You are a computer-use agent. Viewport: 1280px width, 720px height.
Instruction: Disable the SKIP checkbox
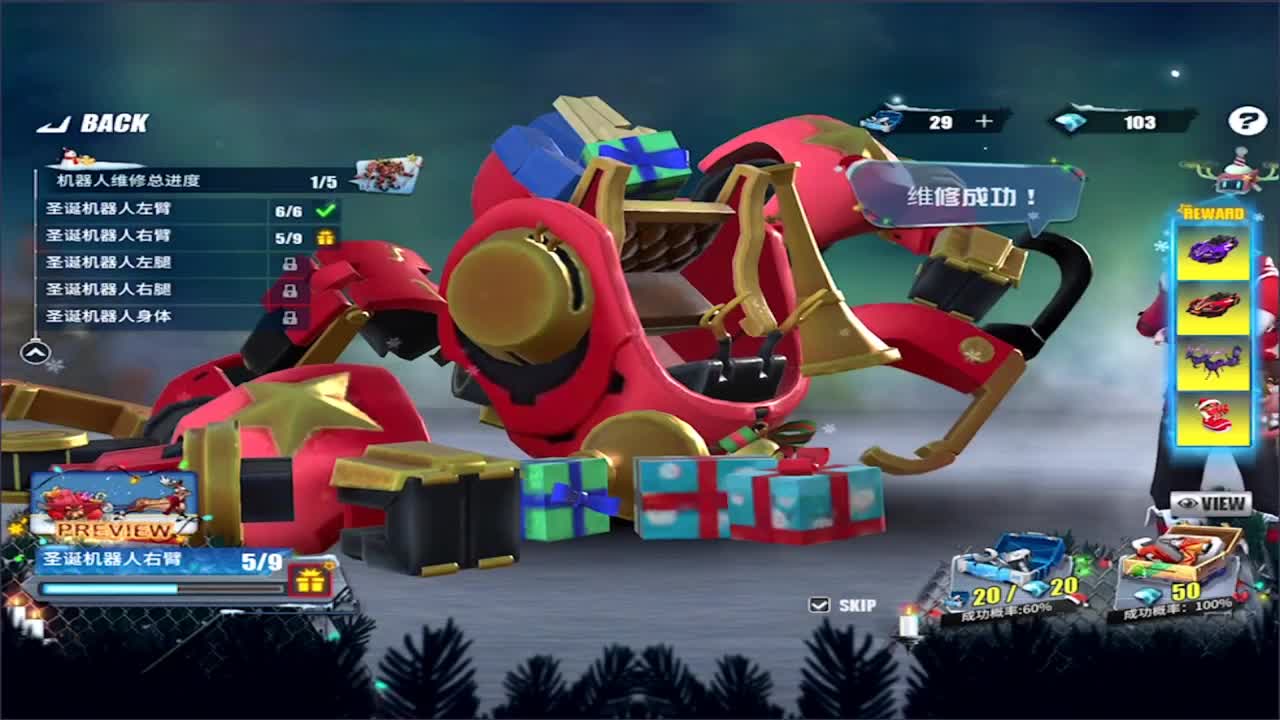tap(818, 604)
